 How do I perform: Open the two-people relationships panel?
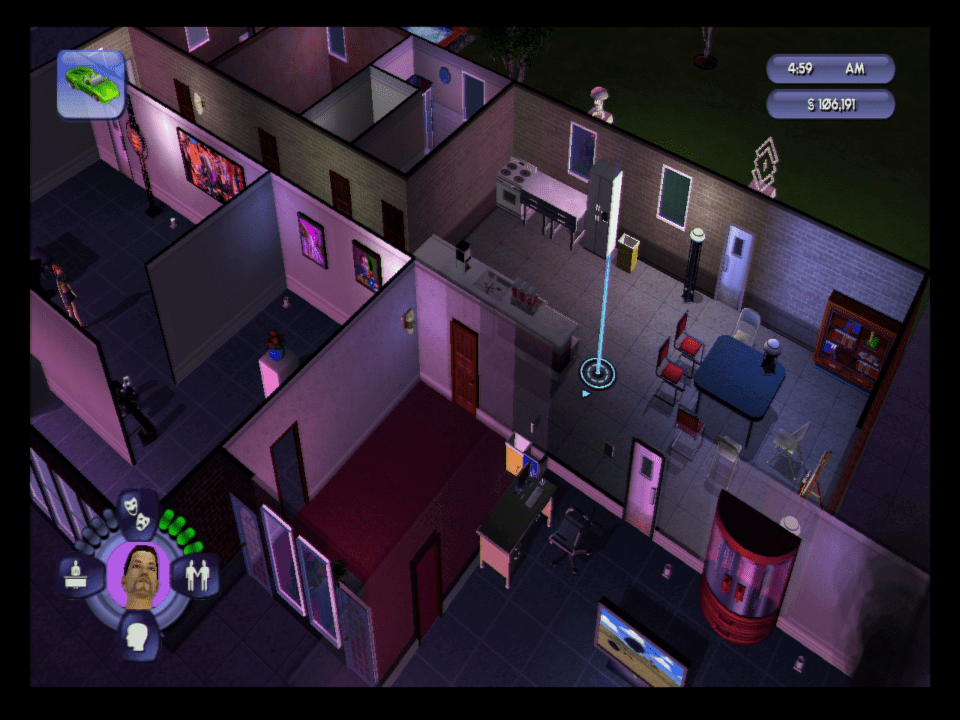tap(198, 575)
